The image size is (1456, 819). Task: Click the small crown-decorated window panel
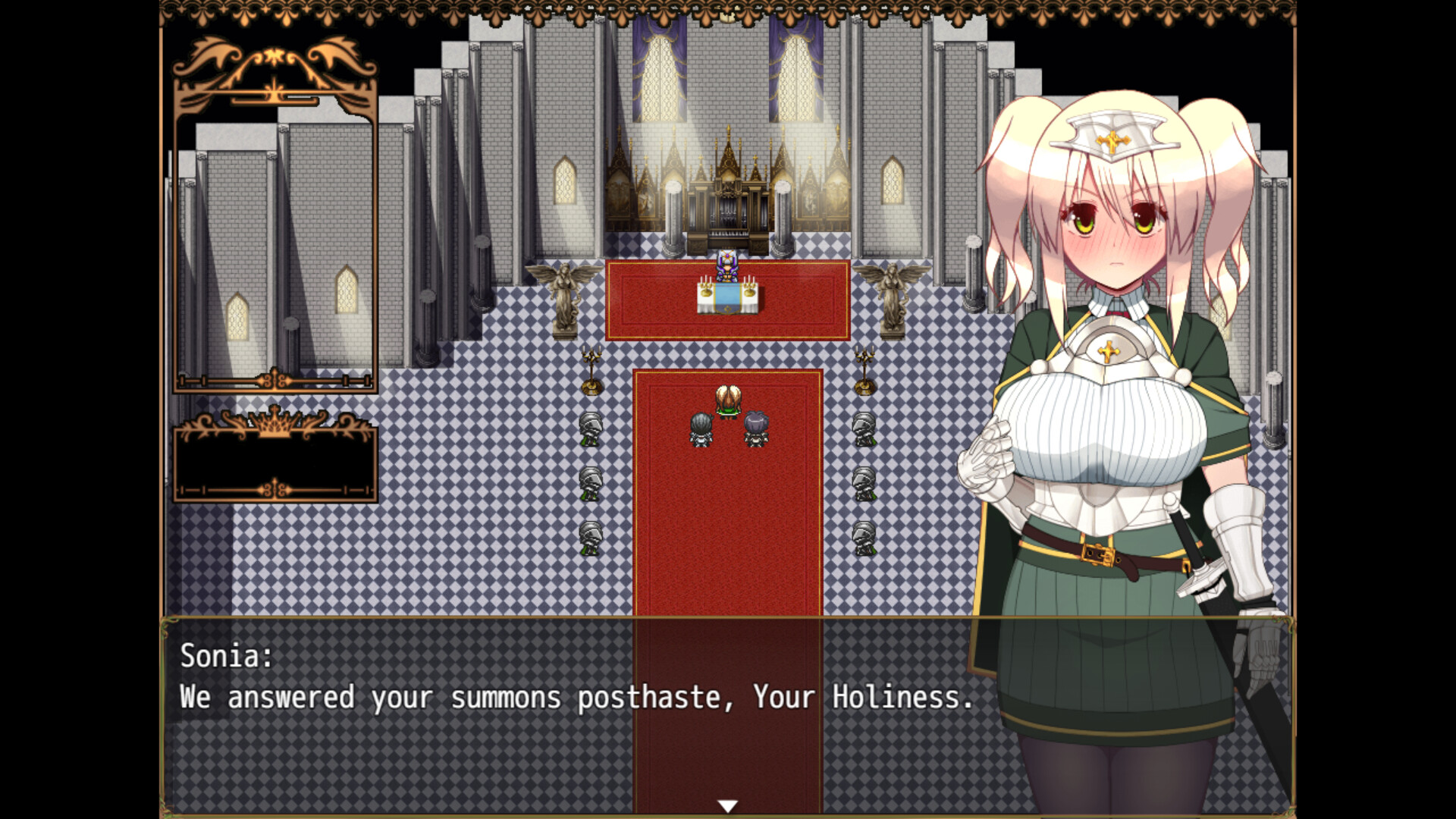click(x=275, y=459)
